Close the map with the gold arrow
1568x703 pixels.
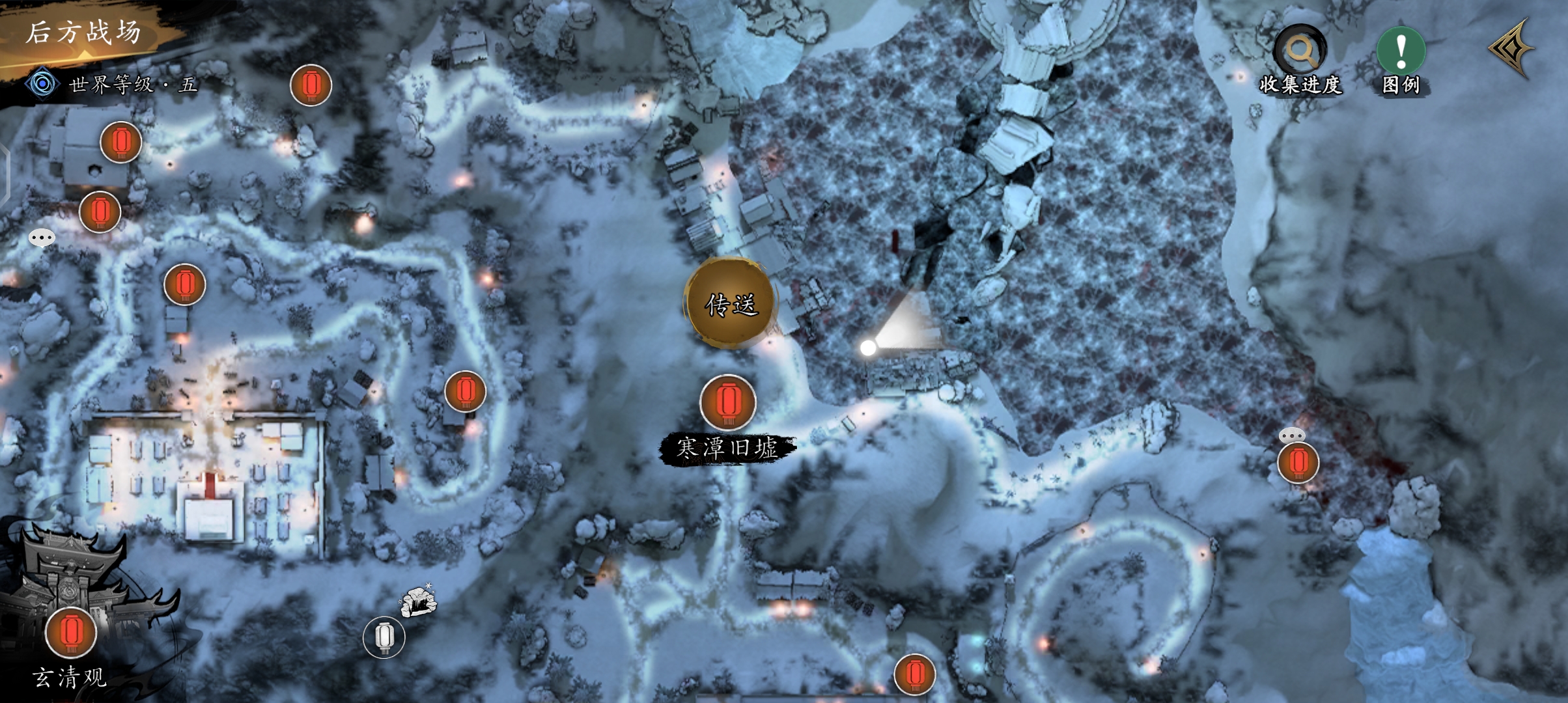tap(1512, 49)
